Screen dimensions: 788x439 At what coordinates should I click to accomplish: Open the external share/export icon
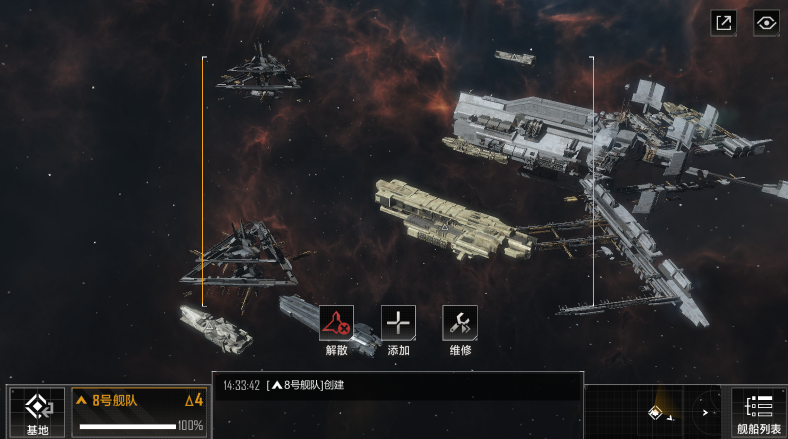[x=724, y=23]
